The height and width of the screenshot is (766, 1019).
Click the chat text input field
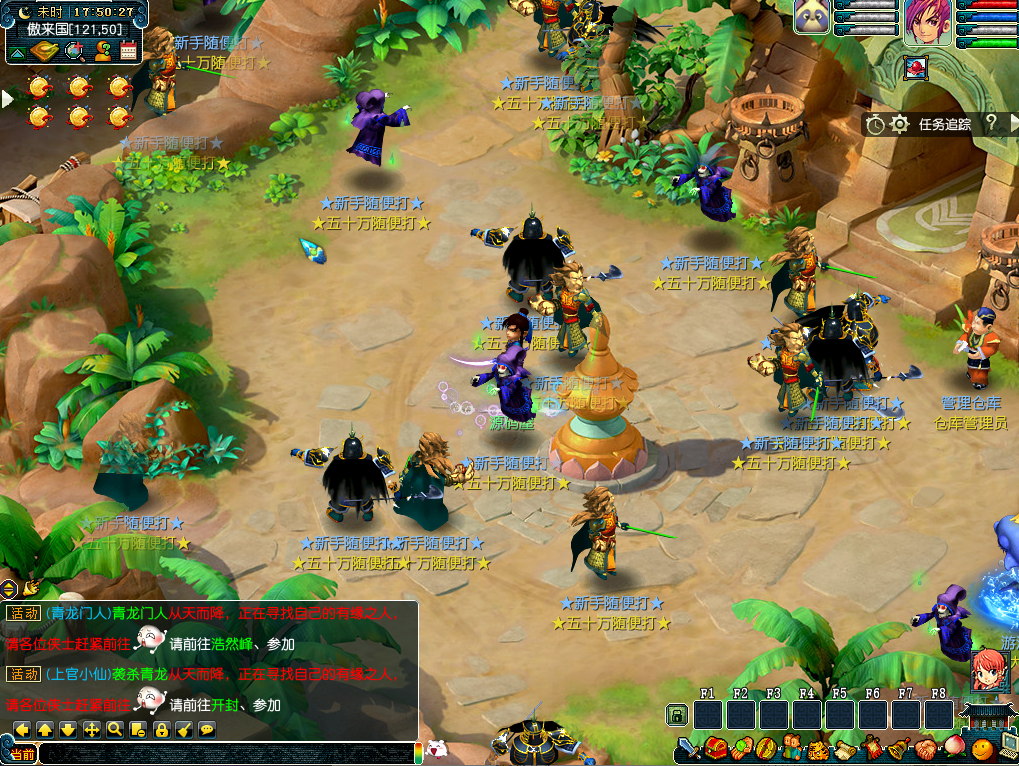click(225, 754)
